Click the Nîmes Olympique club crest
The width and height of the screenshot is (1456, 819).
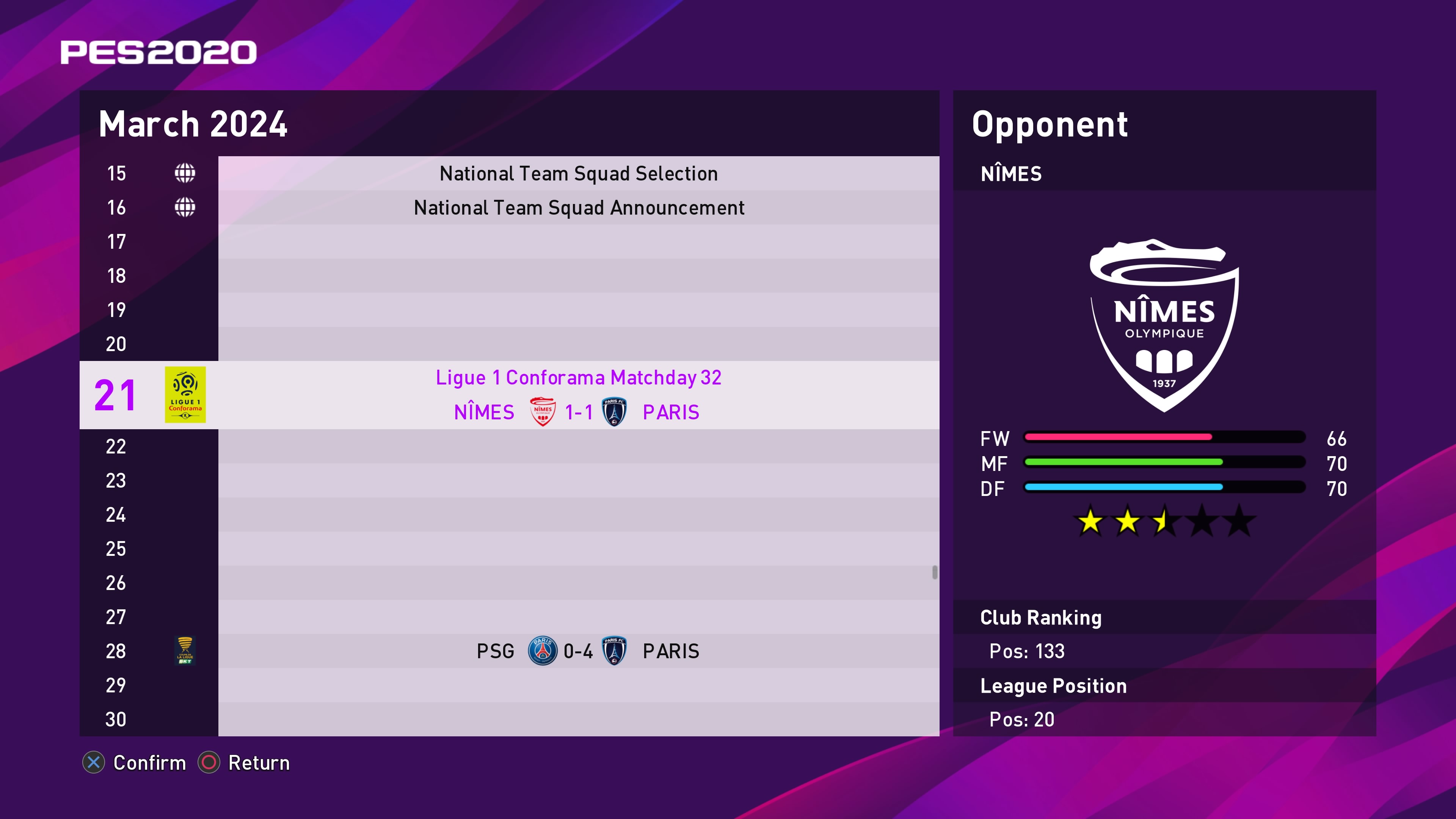(1164, 326)
